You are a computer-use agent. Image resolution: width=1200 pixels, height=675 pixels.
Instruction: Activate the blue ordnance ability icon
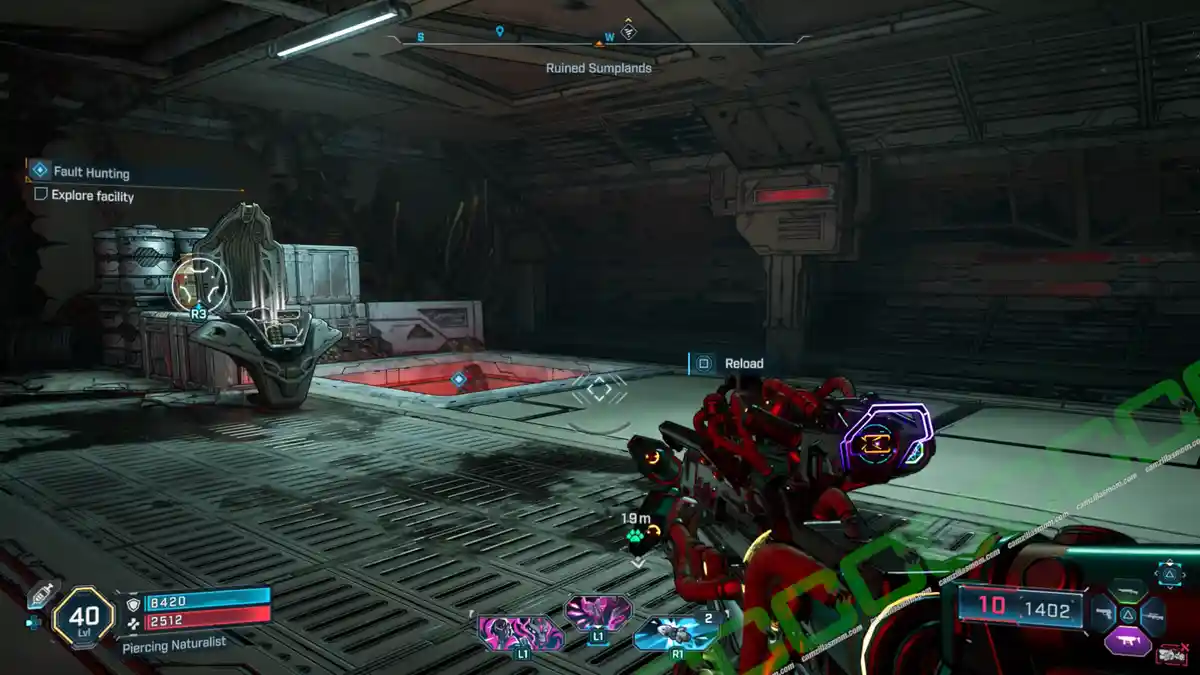tap(676, 632)
